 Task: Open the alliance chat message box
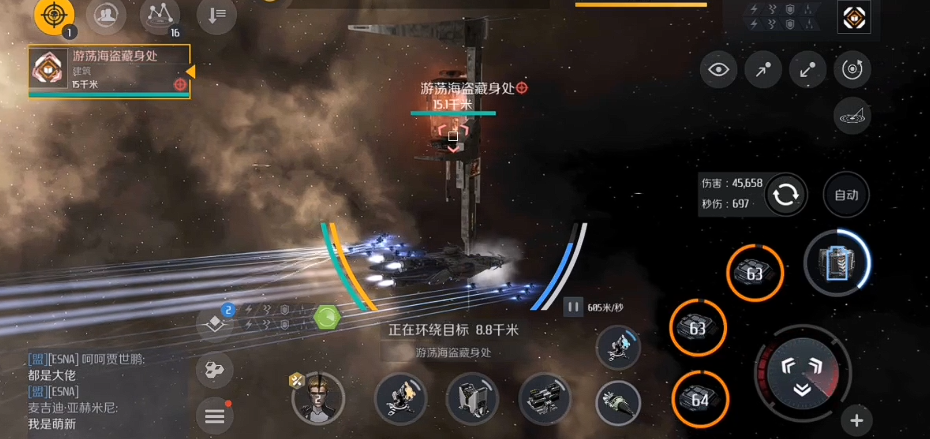tap(95, 391)
